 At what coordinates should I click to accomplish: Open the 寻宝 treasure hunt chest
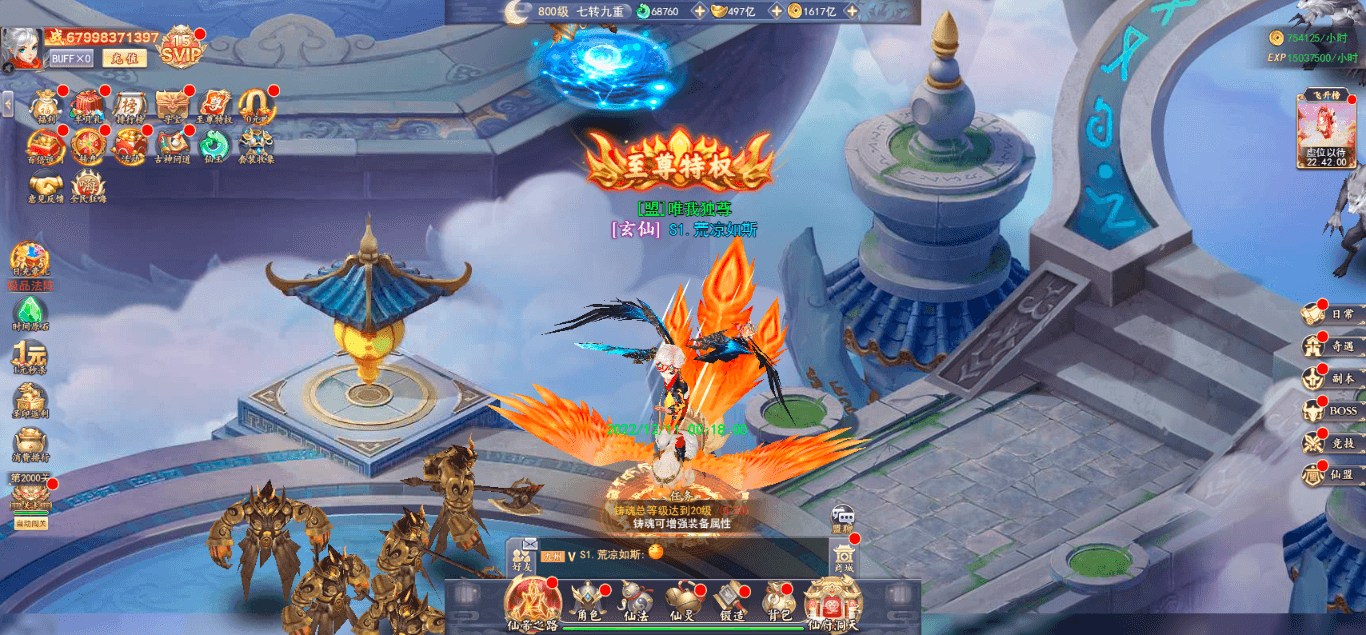click(x=172, y=106)
